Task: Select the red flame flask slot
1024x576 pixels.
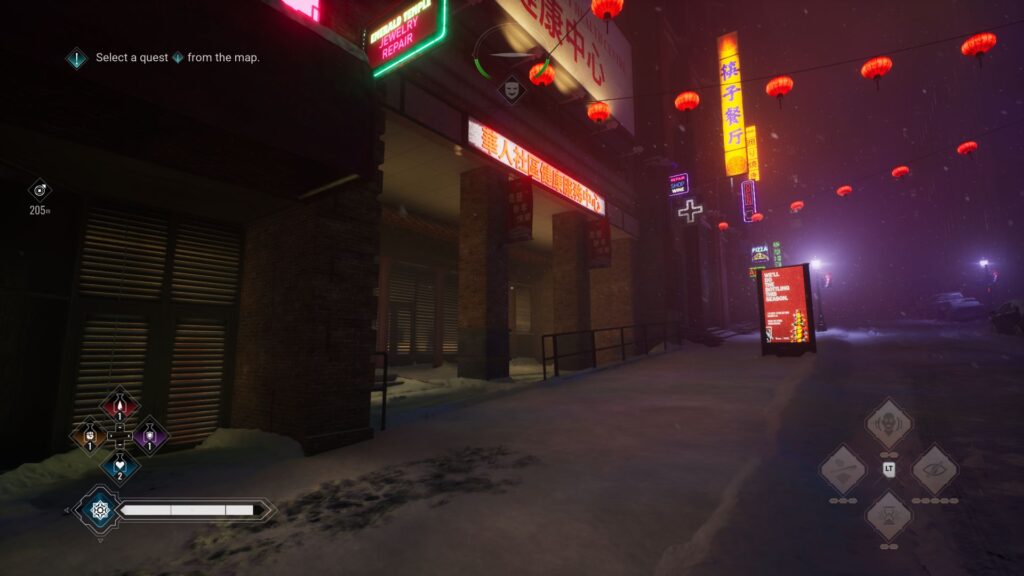Action: tap(120, 404)
